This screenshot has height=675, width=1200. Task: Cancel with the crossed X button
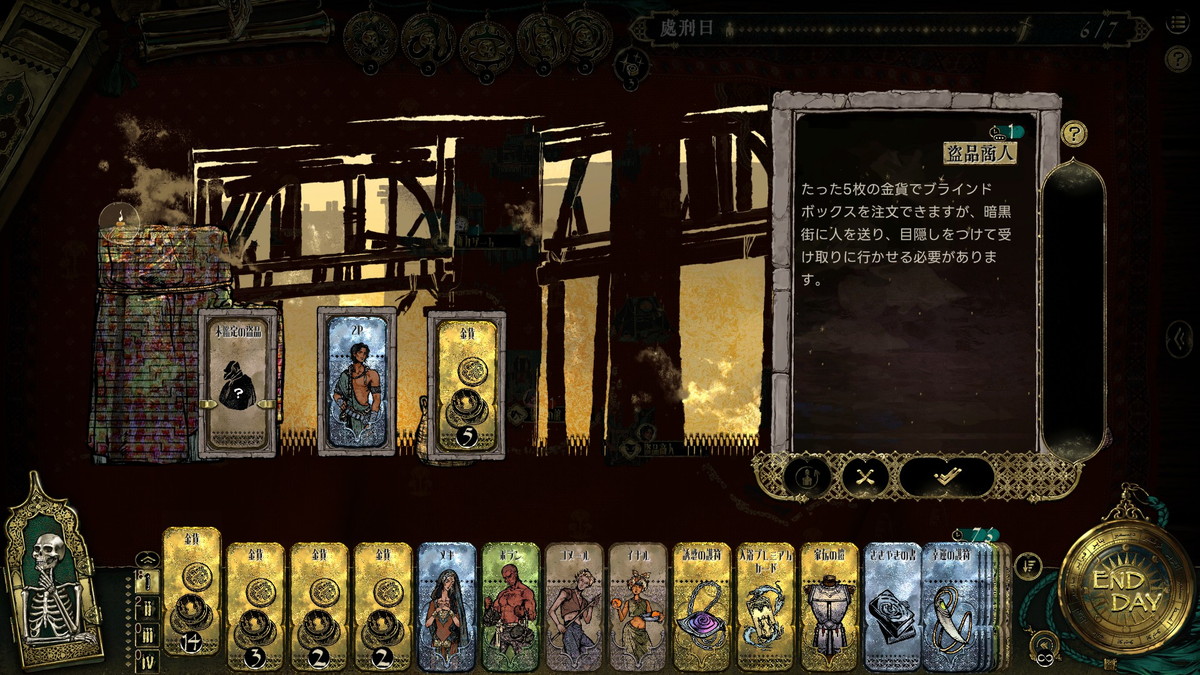click(865, 477)
